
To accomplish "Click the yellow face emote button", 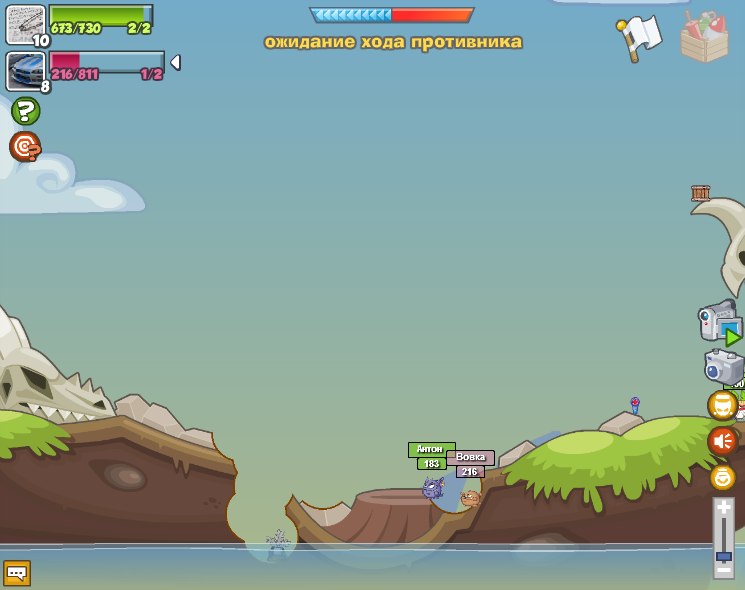I will (x=722, y=405).
